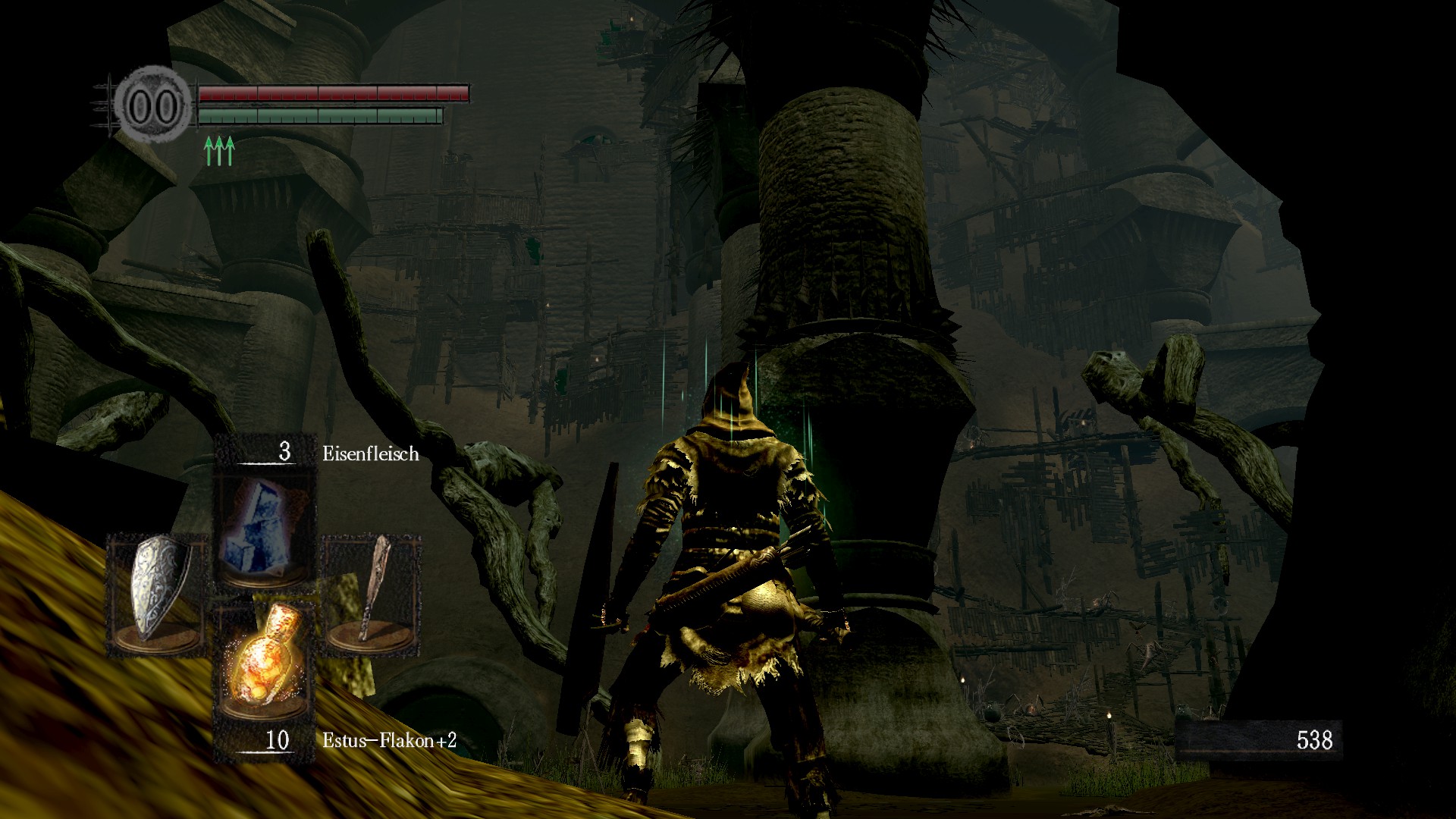The image size is (1456, 819).
Task: Select the club weapon slot
Action: (372, 593)
